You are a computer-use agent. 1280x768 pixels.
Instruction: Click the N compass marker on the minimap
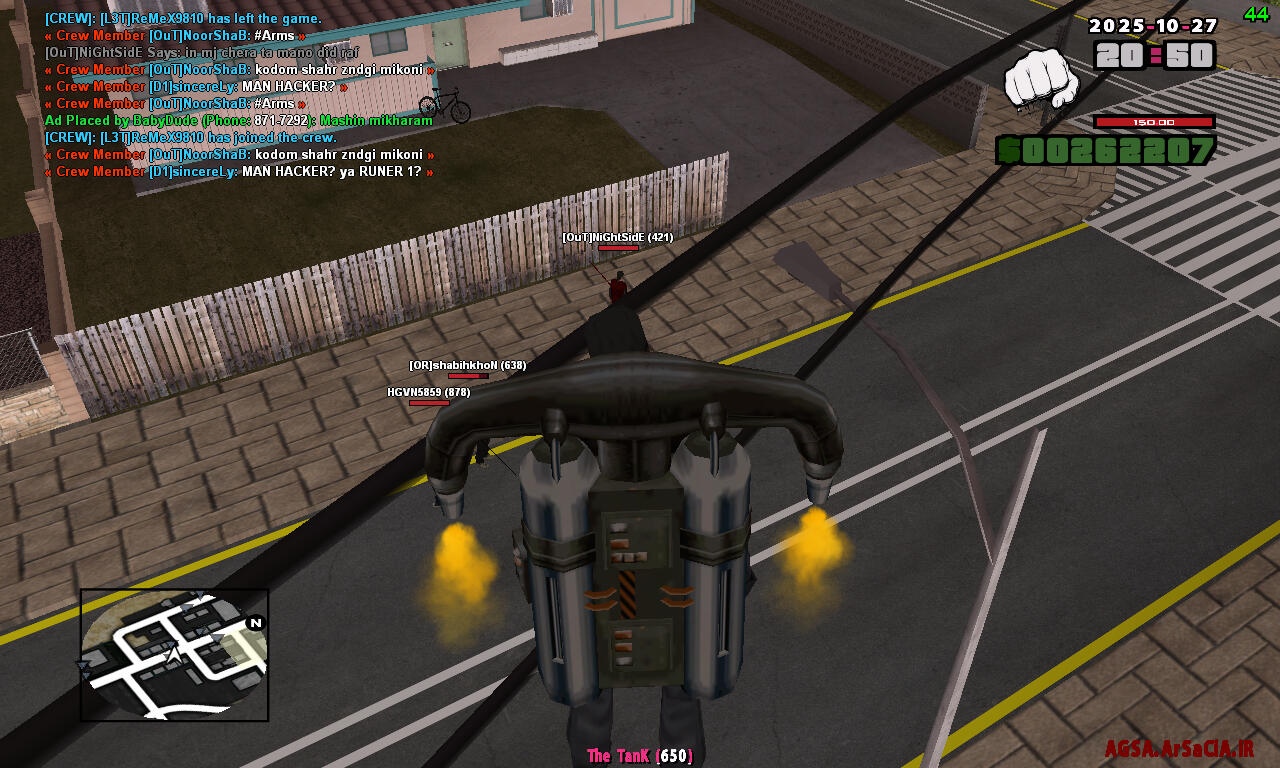[256, 623]
